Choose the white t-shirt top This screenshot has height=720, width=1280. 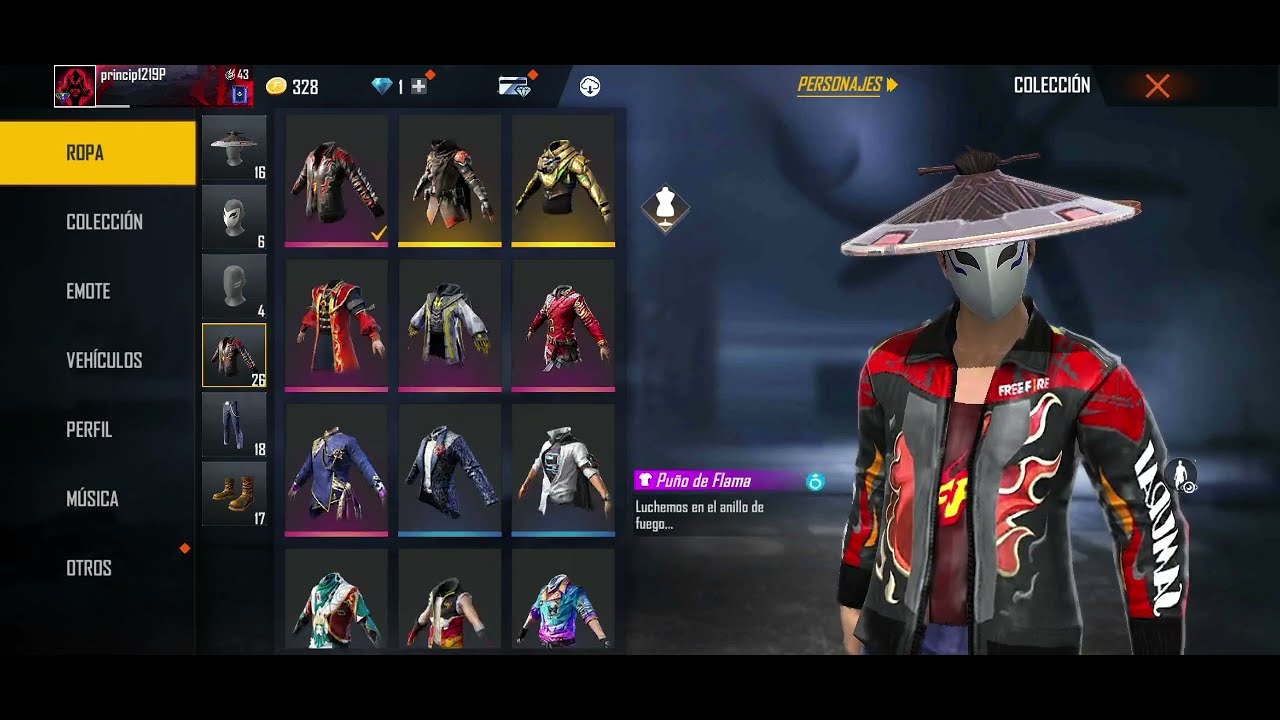pyautogui.click(x=563, y=469)
